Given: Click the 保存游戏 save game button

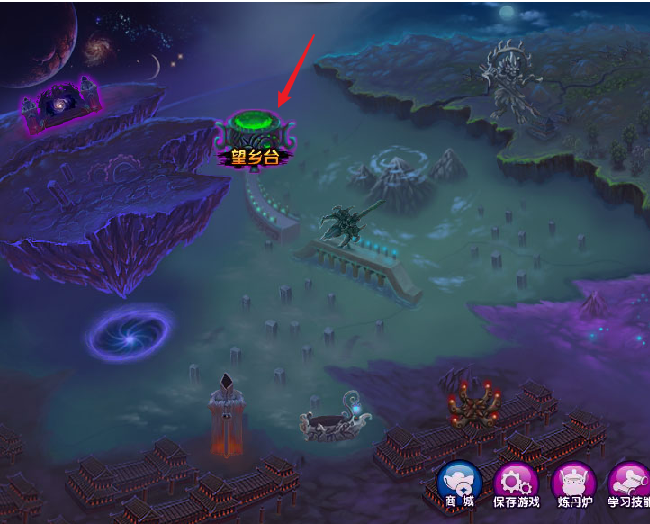Looking at the screenshot, I should click(x=517, y=485).
